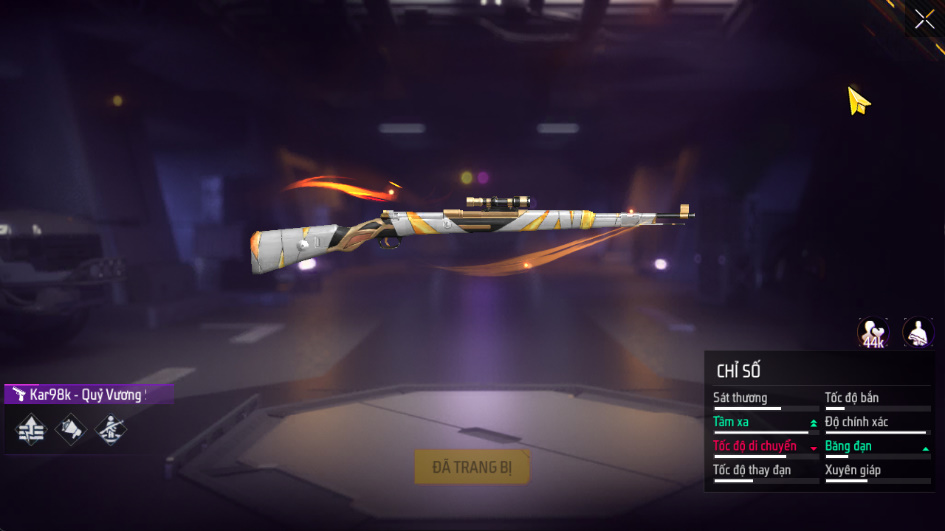Click the ĐÃ TRANG BỊ button
Image resolution: width=945 pixels, height=531 pixels.
[472, 466]
